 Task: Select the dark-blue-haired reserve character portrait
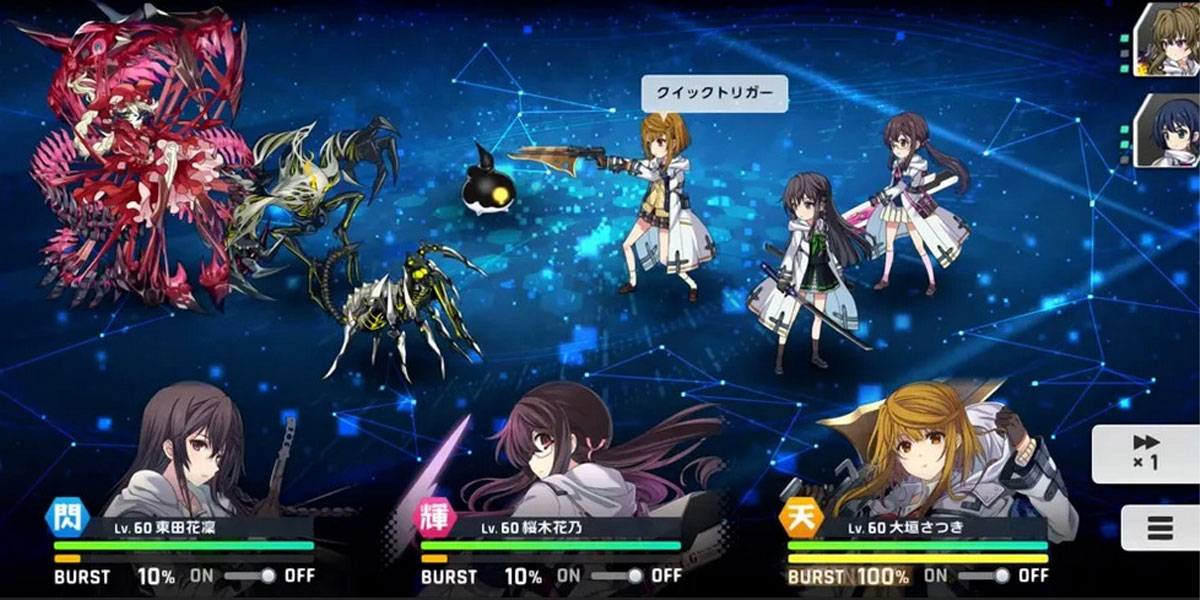[1167, 131]
